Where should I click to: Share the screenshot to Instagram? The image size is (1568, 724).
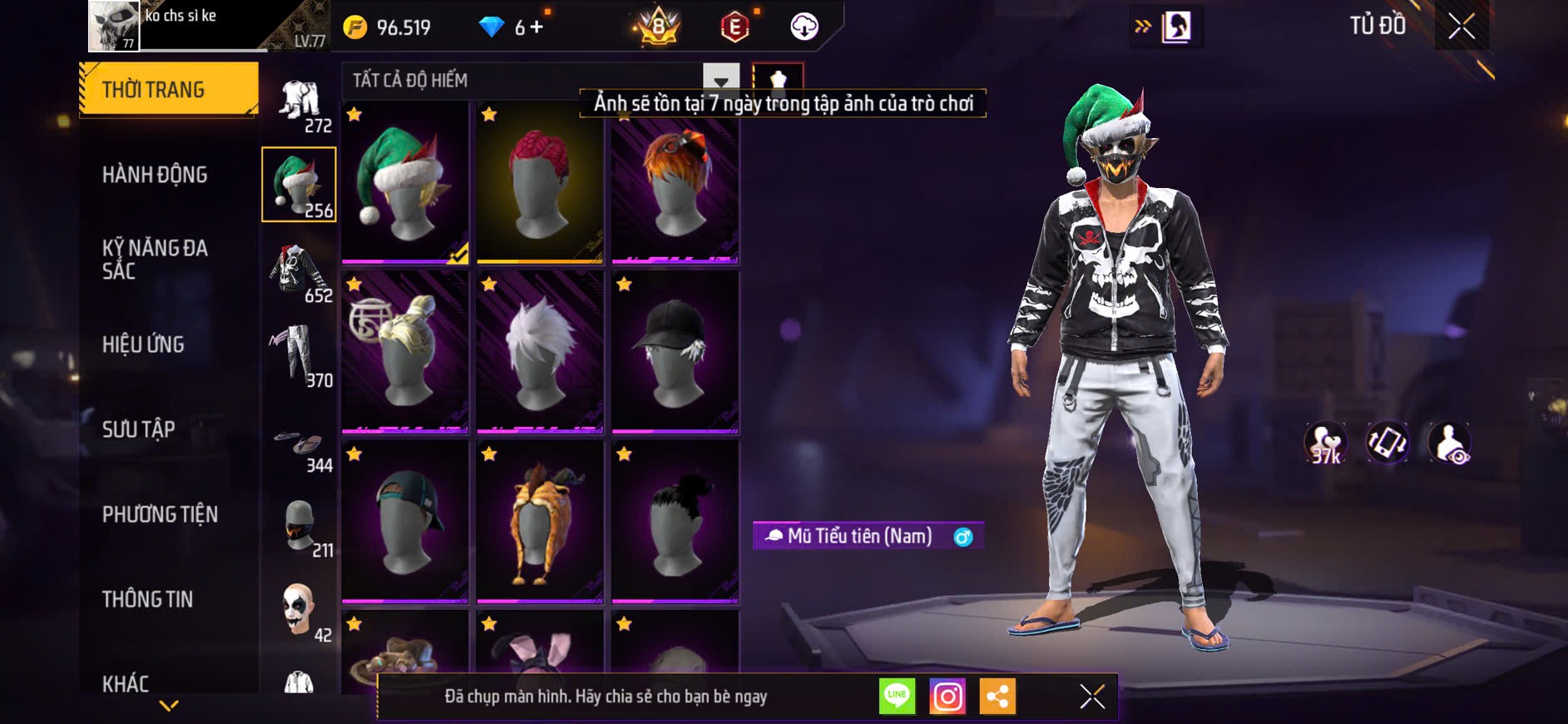click(x=947, y=697)
